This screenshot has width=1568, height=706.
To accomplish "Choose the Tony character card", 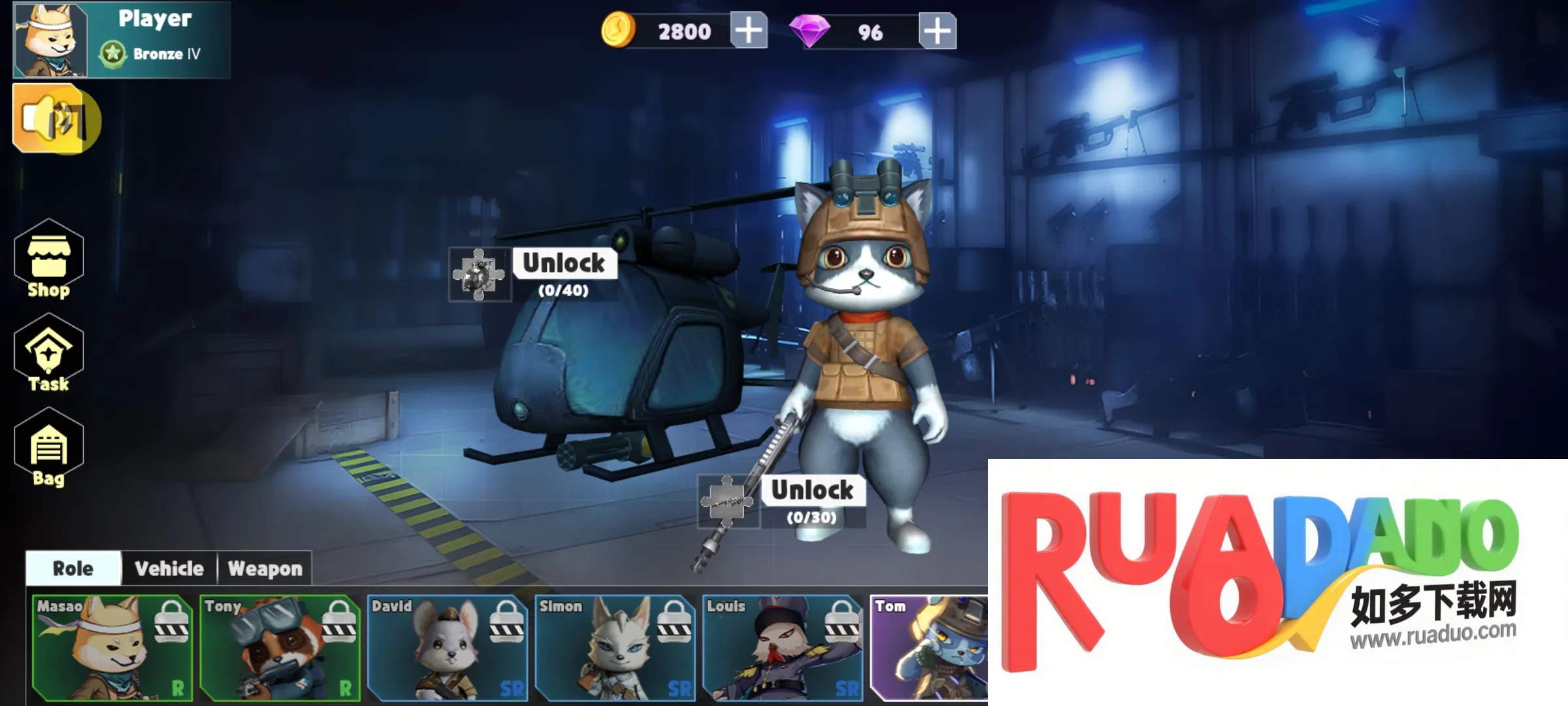I will pyautogui.click(x=280, y=647).
